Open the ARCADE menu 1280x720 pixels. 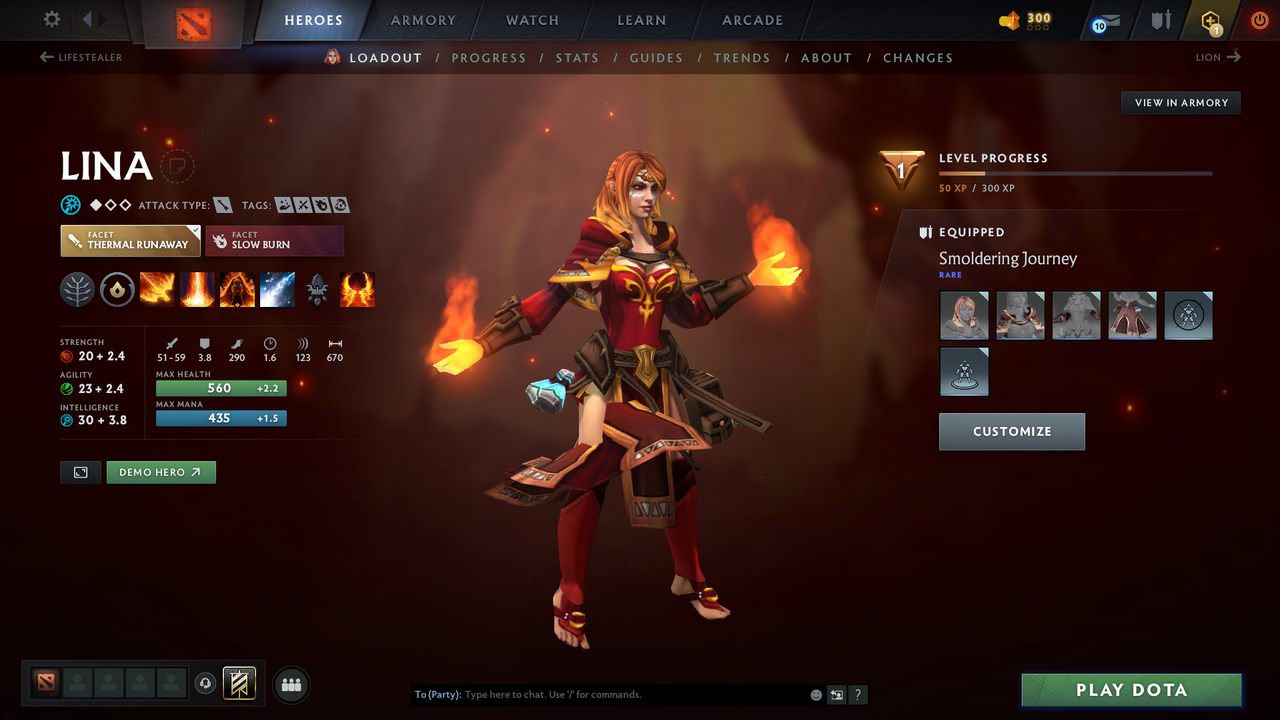tap(751, 20)
